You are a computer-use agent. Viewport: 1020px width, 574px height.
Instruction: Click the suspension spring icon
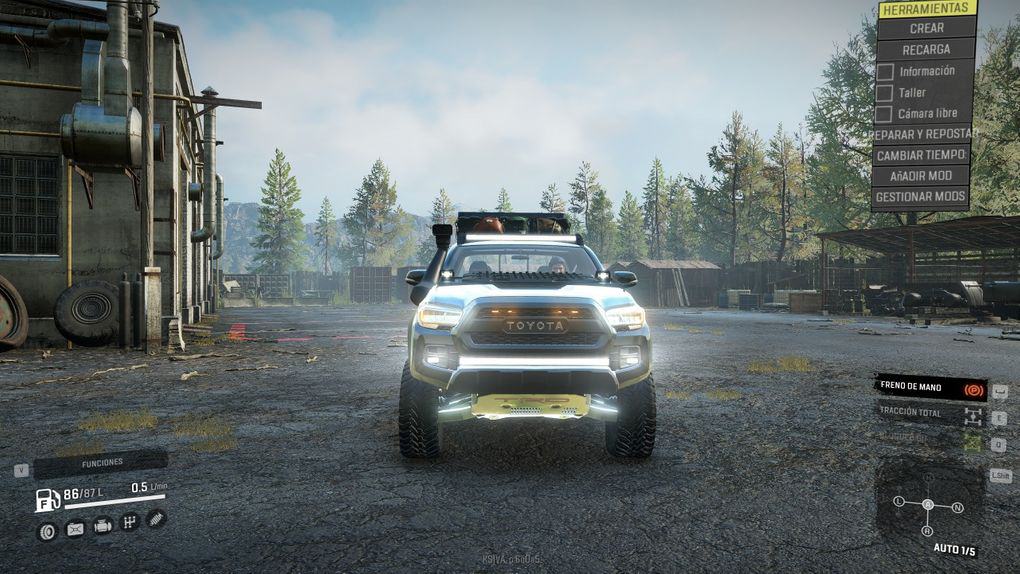click(x=156, y=518)
